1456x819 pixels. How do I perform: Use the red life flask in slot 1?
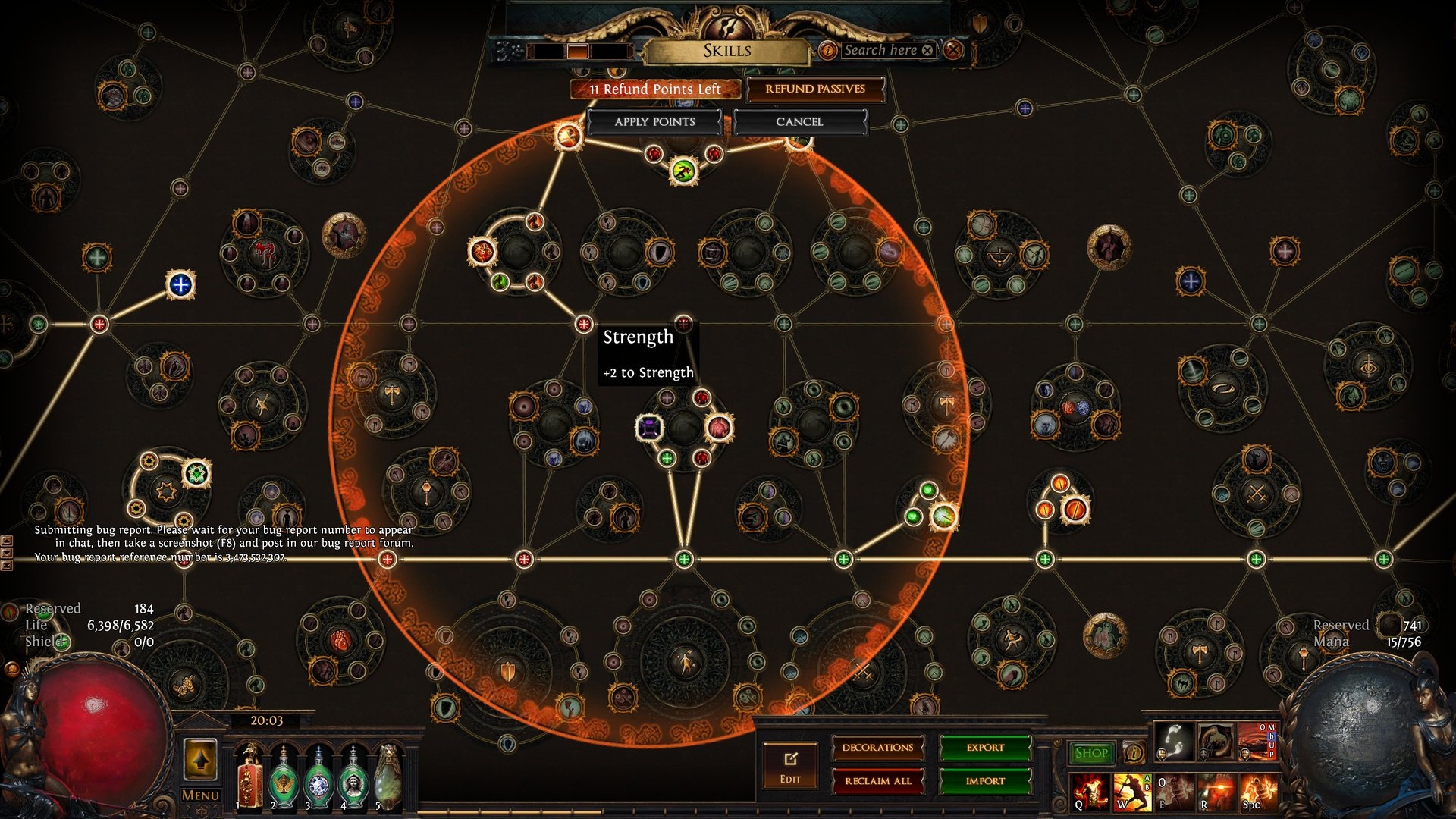click(x=249, y=777)
